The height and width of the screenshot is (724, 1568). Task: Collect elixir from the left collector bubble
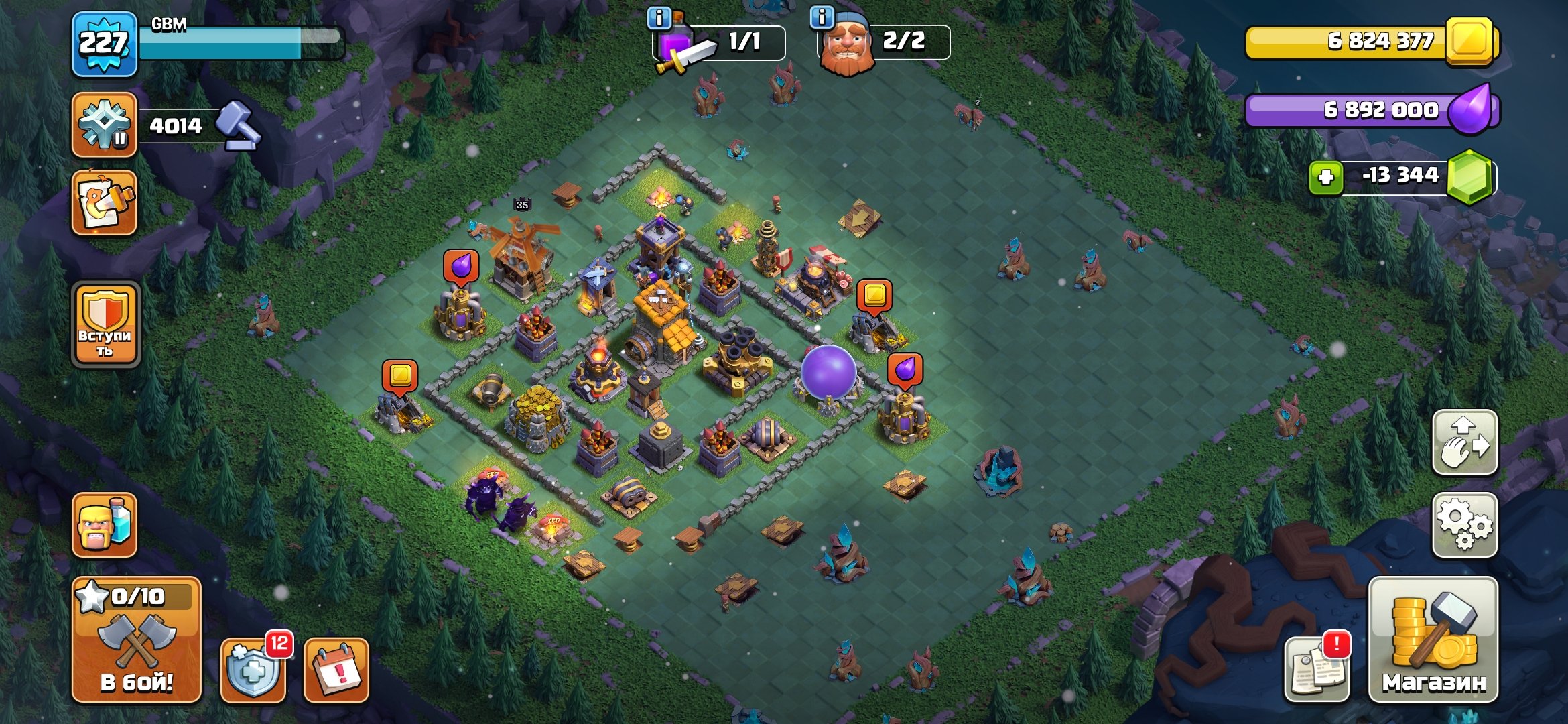pyautogui.click(x=461, y=267)
